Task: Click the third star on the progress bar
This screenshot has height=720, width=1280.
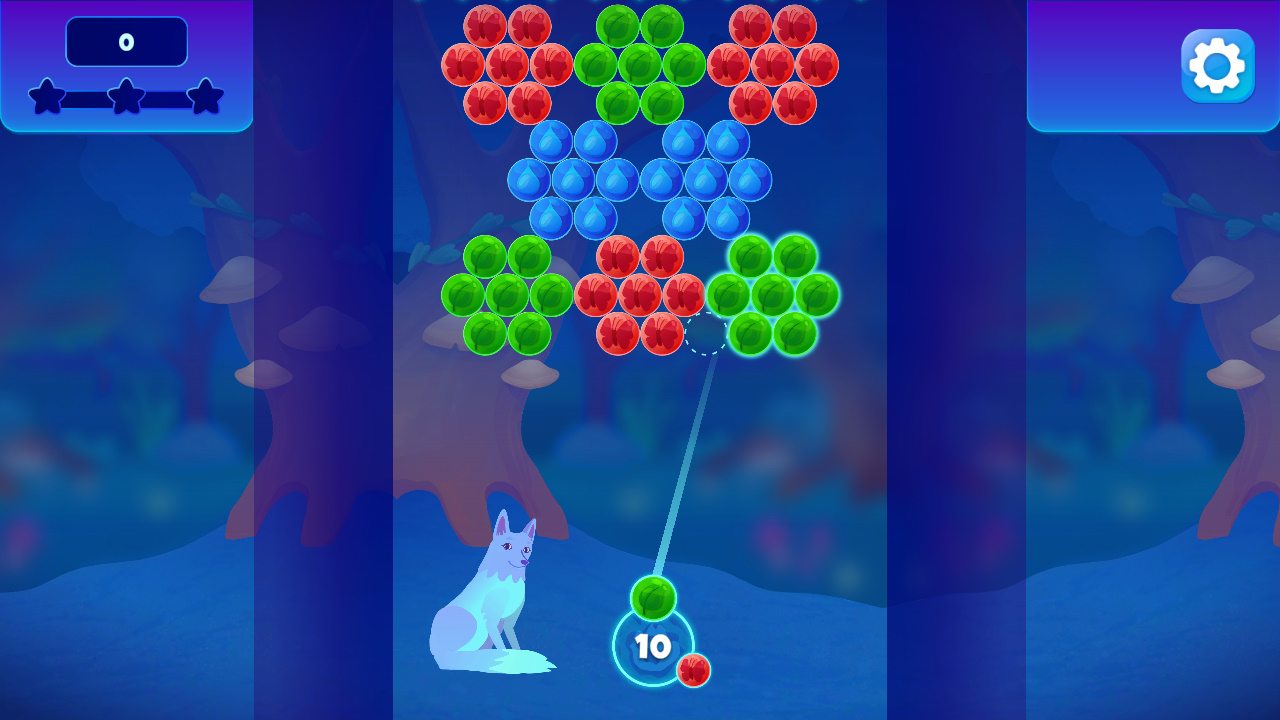Action: pyautogui.click(x=207, y=98)
